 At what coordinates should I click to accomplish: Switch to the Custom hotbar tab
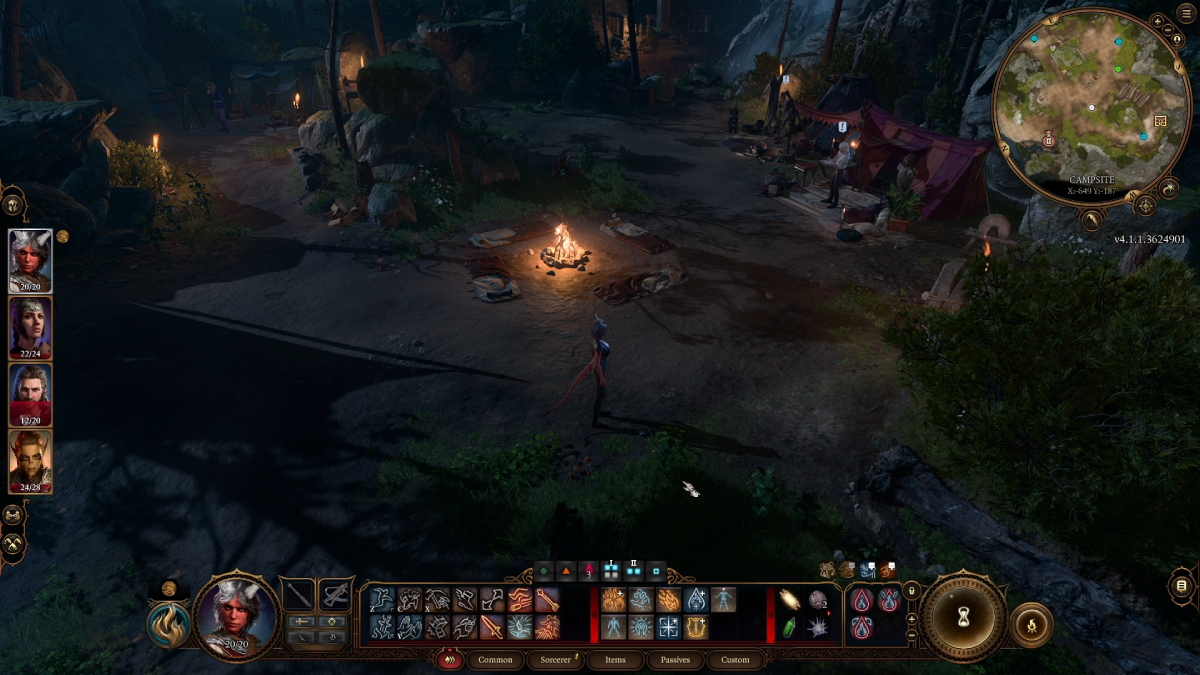tap(735, 660)
